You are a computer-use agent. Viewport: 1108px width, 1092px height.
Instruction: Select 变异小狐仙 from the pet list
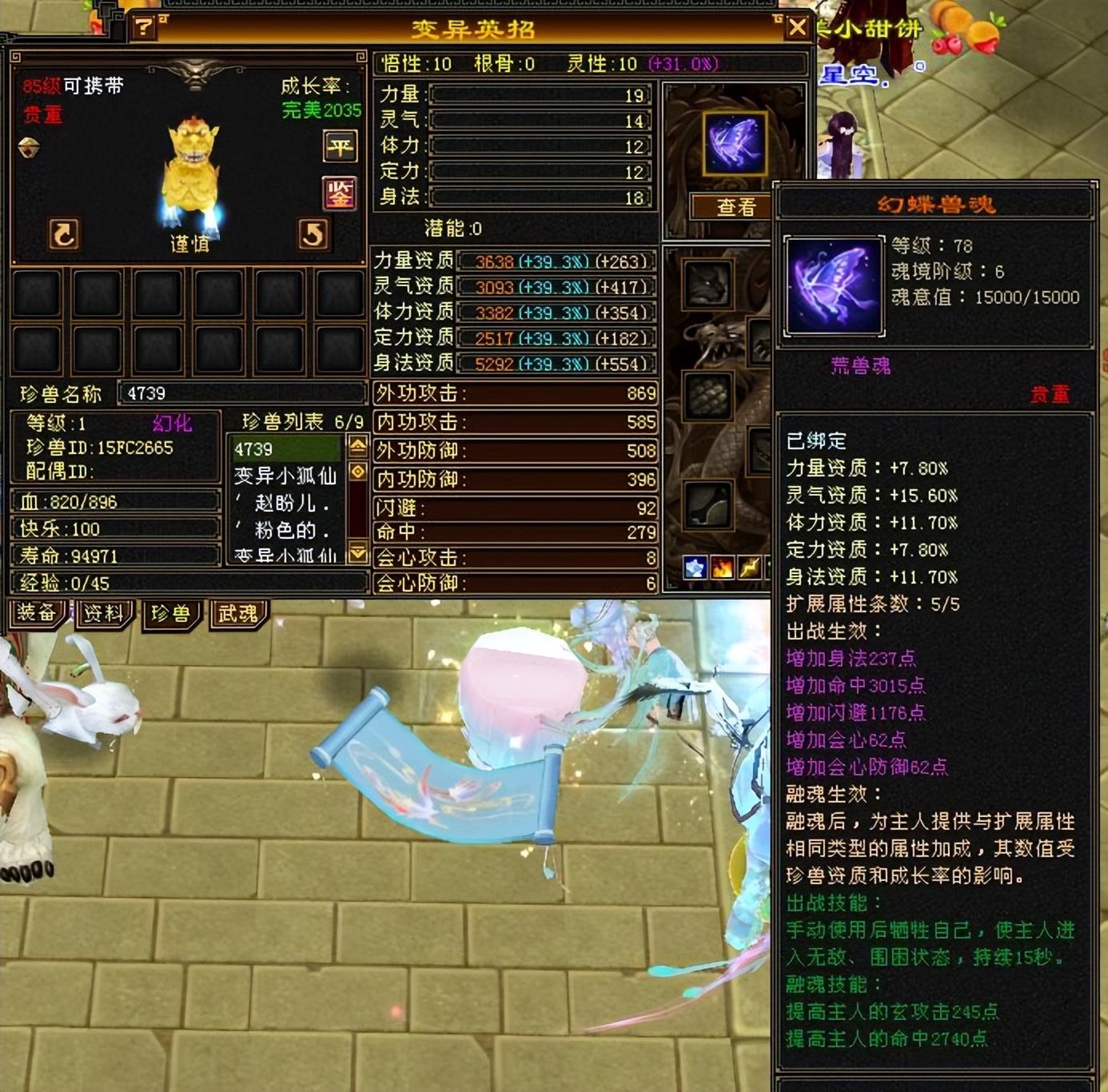(x=283, y=475)
